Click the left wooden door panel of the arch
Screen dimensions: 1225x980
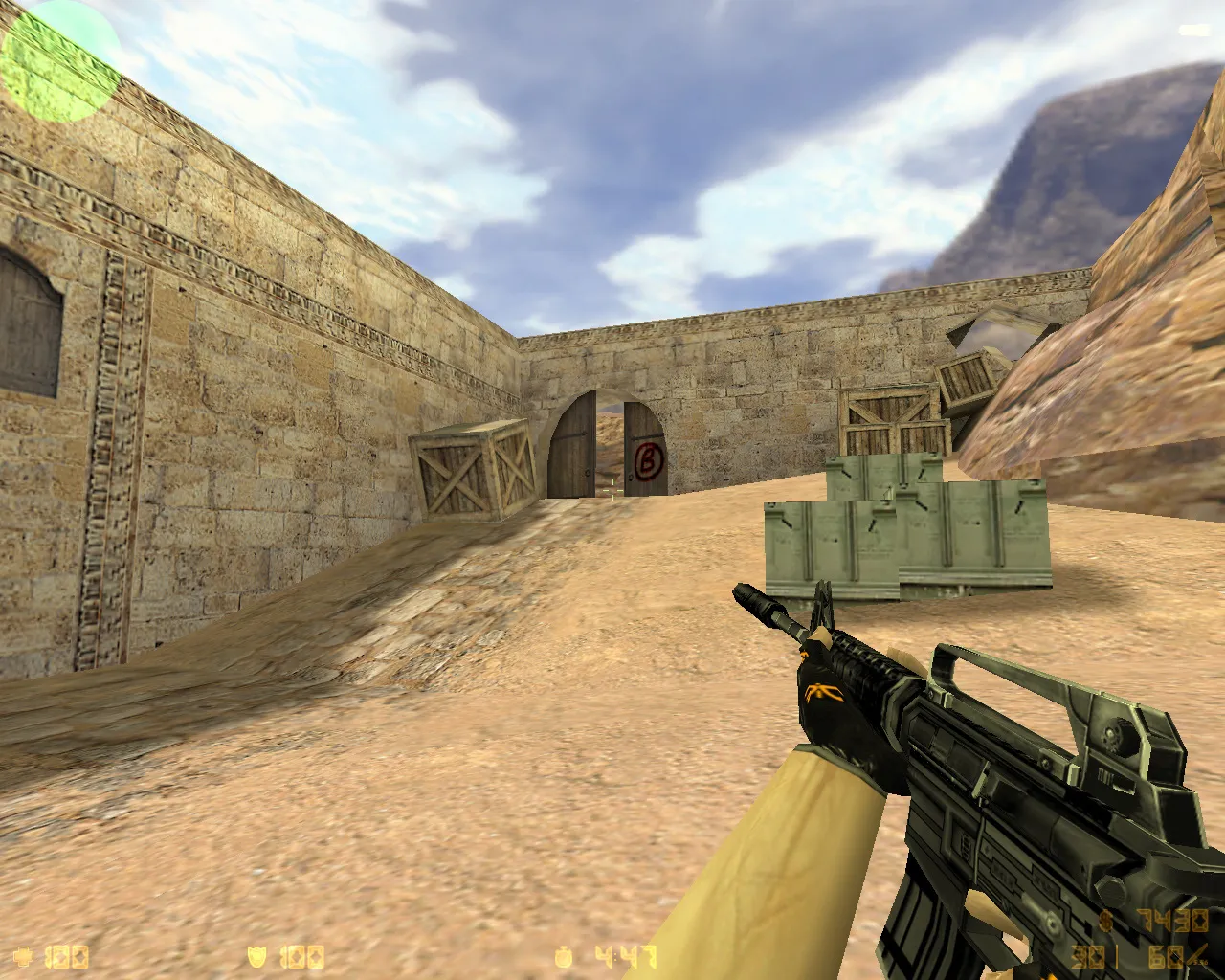pos(572,445)
